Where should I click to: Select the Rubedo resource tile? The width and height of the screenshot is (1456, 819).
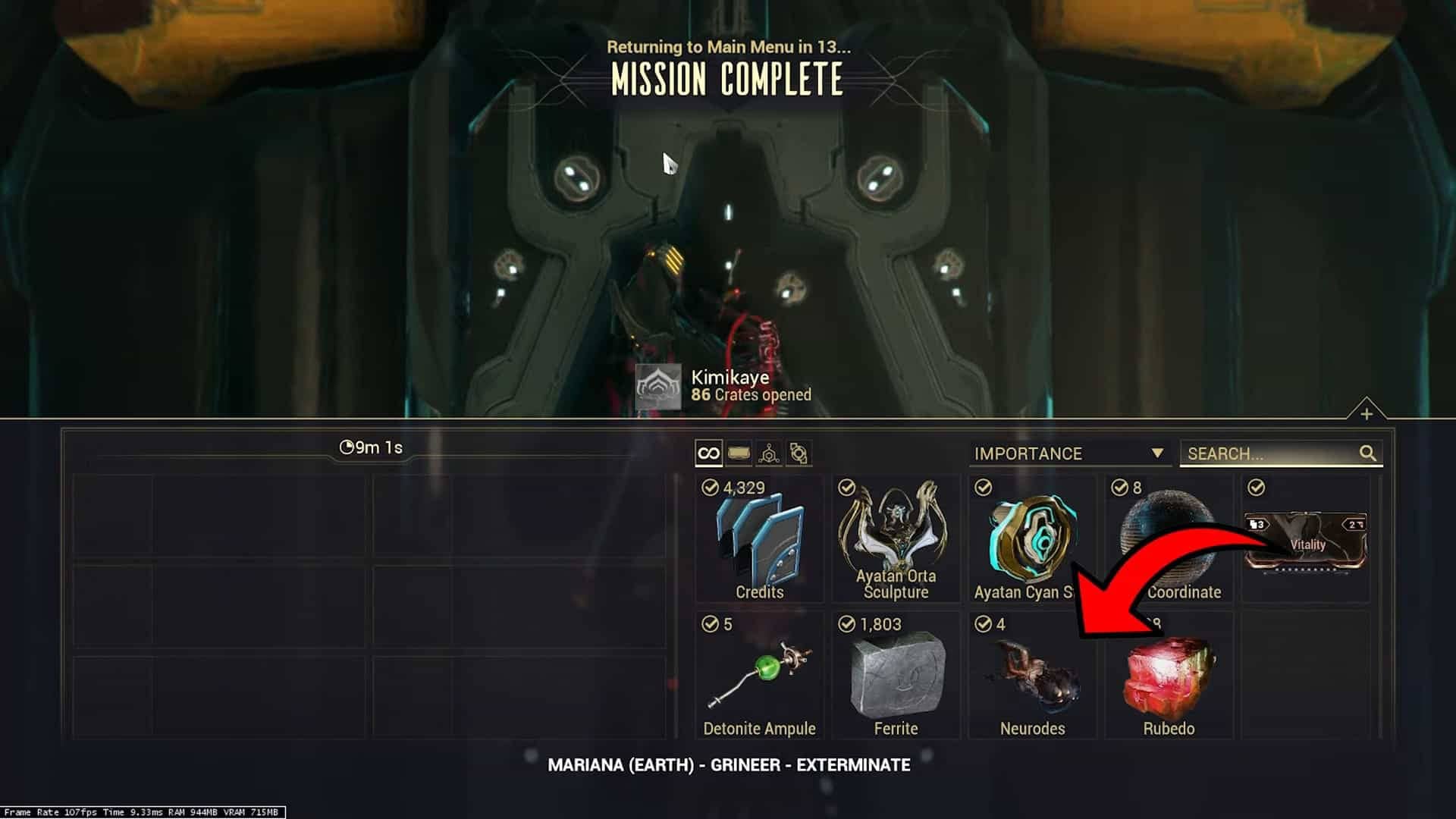pyautogui.click(x=1169, y=676)
